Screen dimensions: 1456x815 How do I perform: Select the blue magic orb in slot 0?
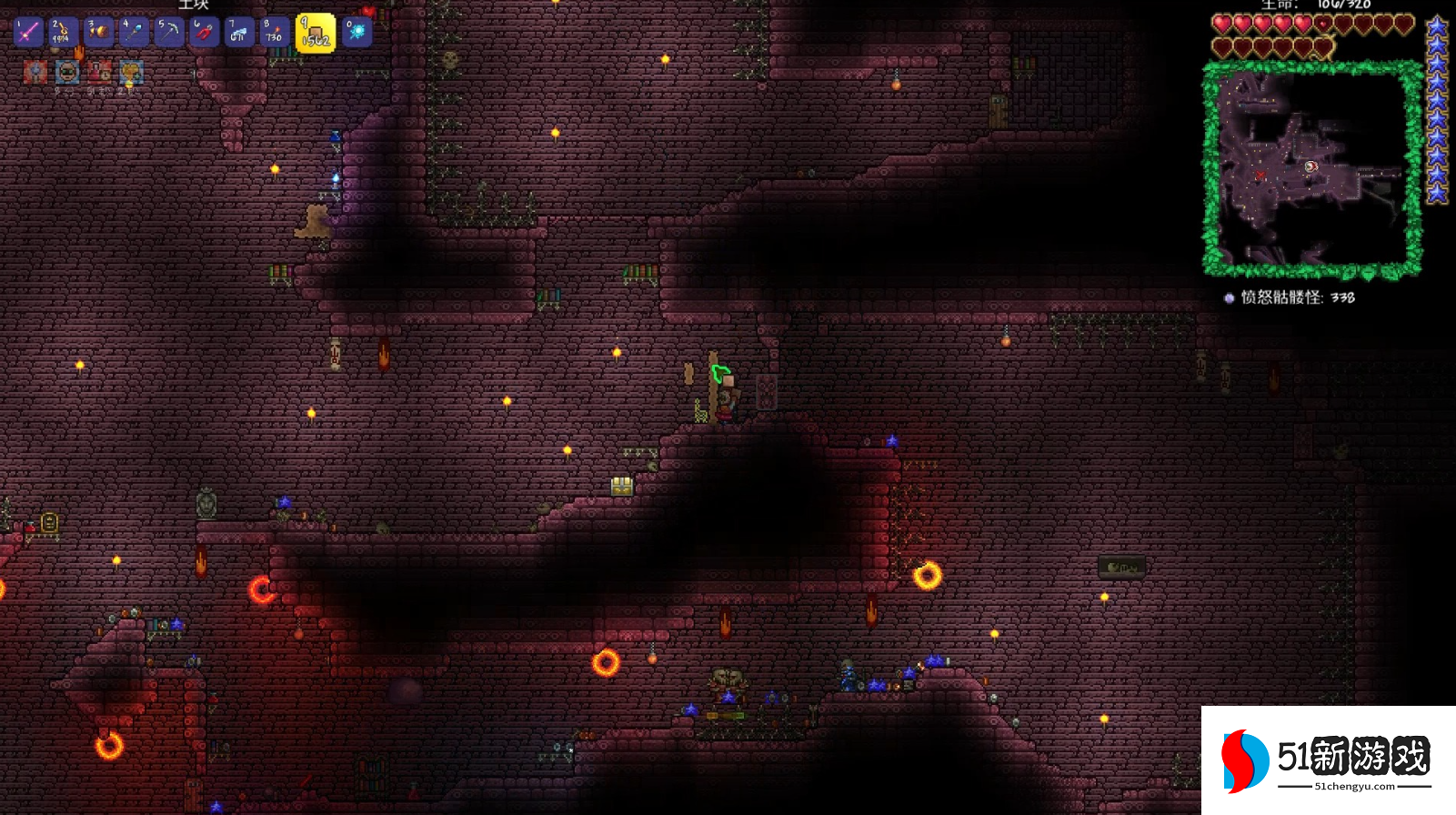click(x=357, y=33)
